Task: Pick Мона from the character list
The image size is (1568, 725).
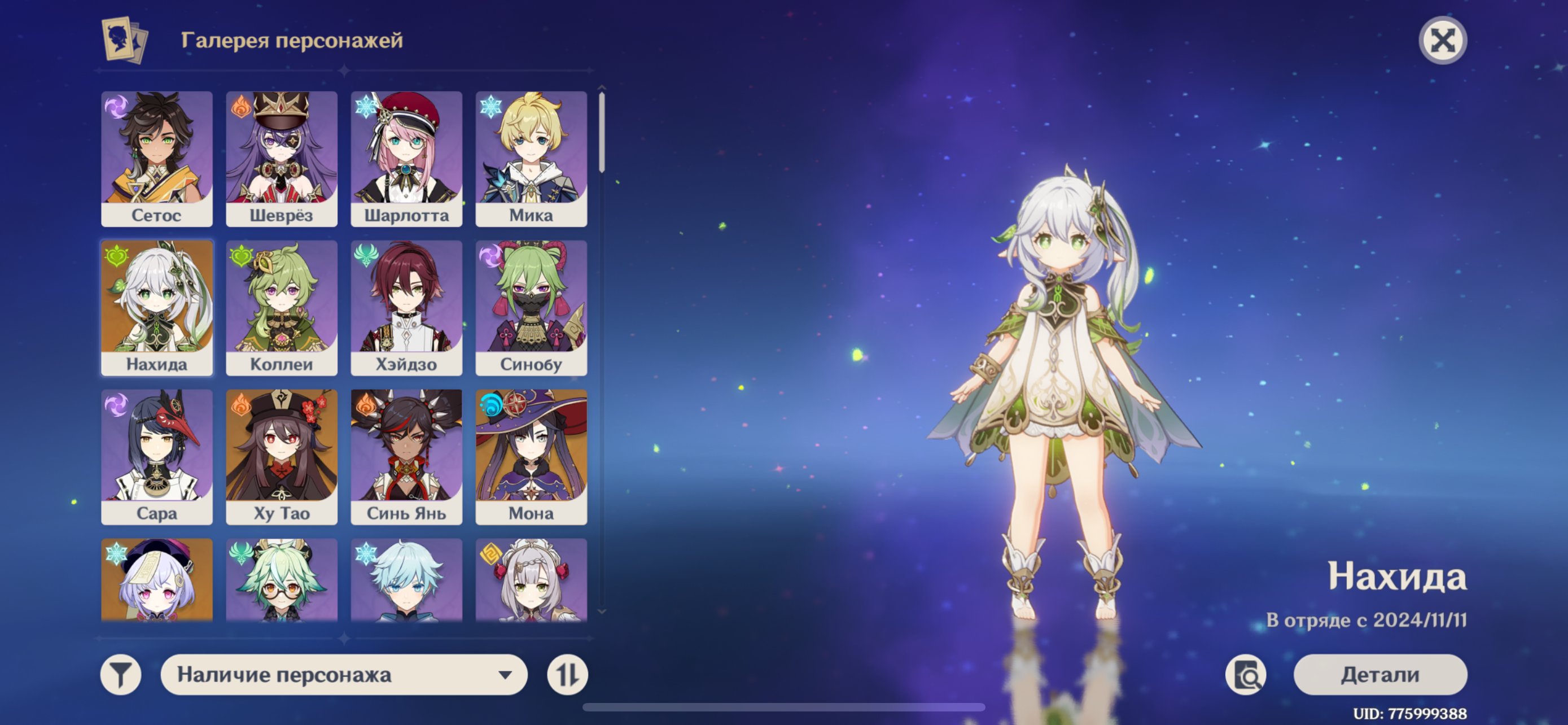Action: click(x=531, y=457)
